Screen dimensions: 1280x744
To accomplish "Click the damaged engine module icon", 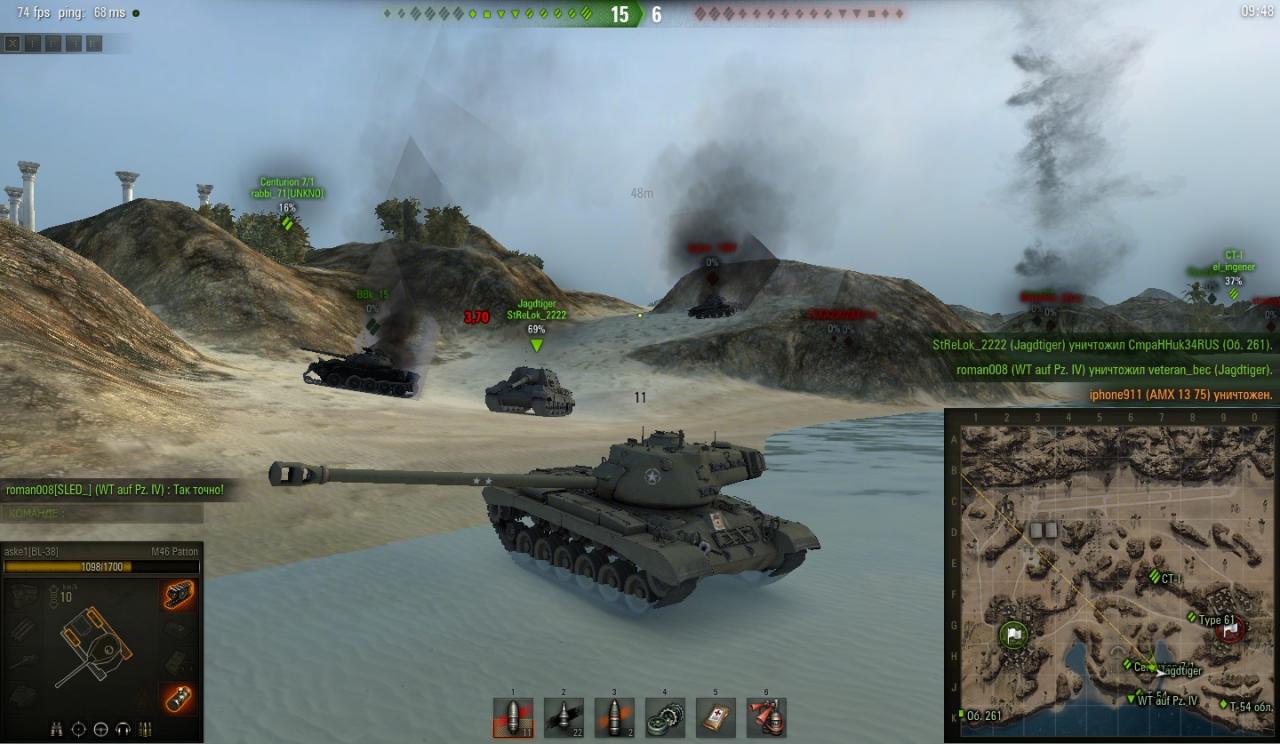I will click(x=179, y=595).
